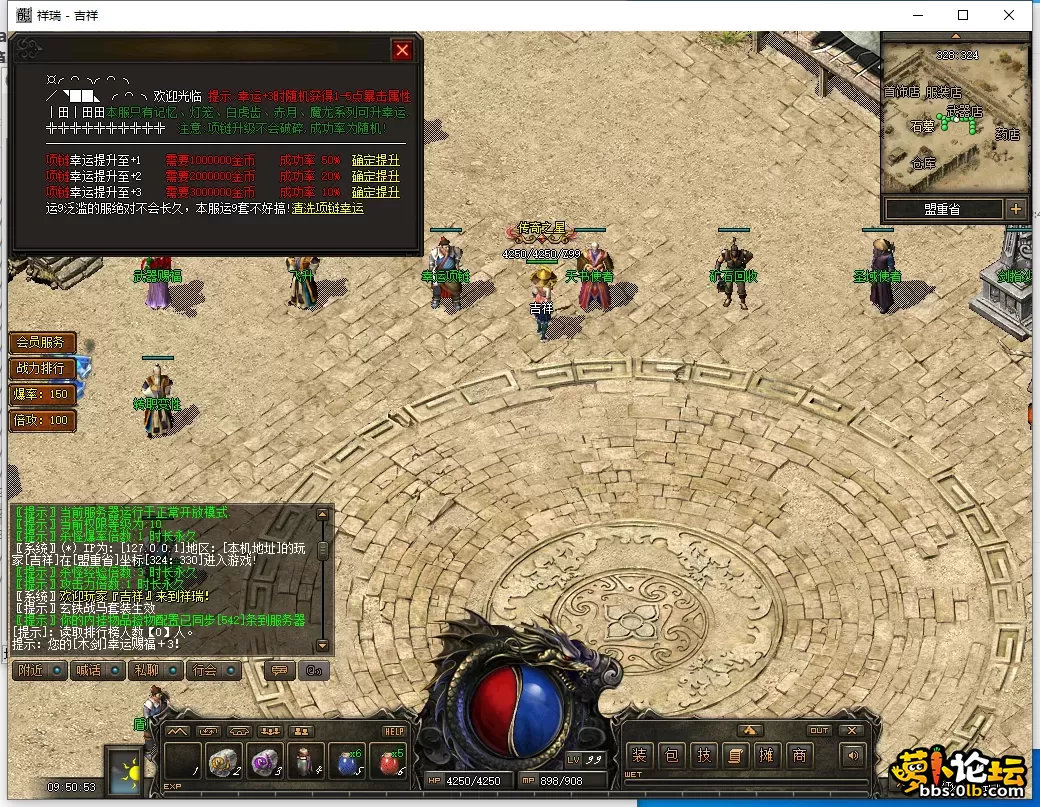Maximize the game window
Image resolution: width=1040 pixels, height=807 pixels.
pos(963,15)
